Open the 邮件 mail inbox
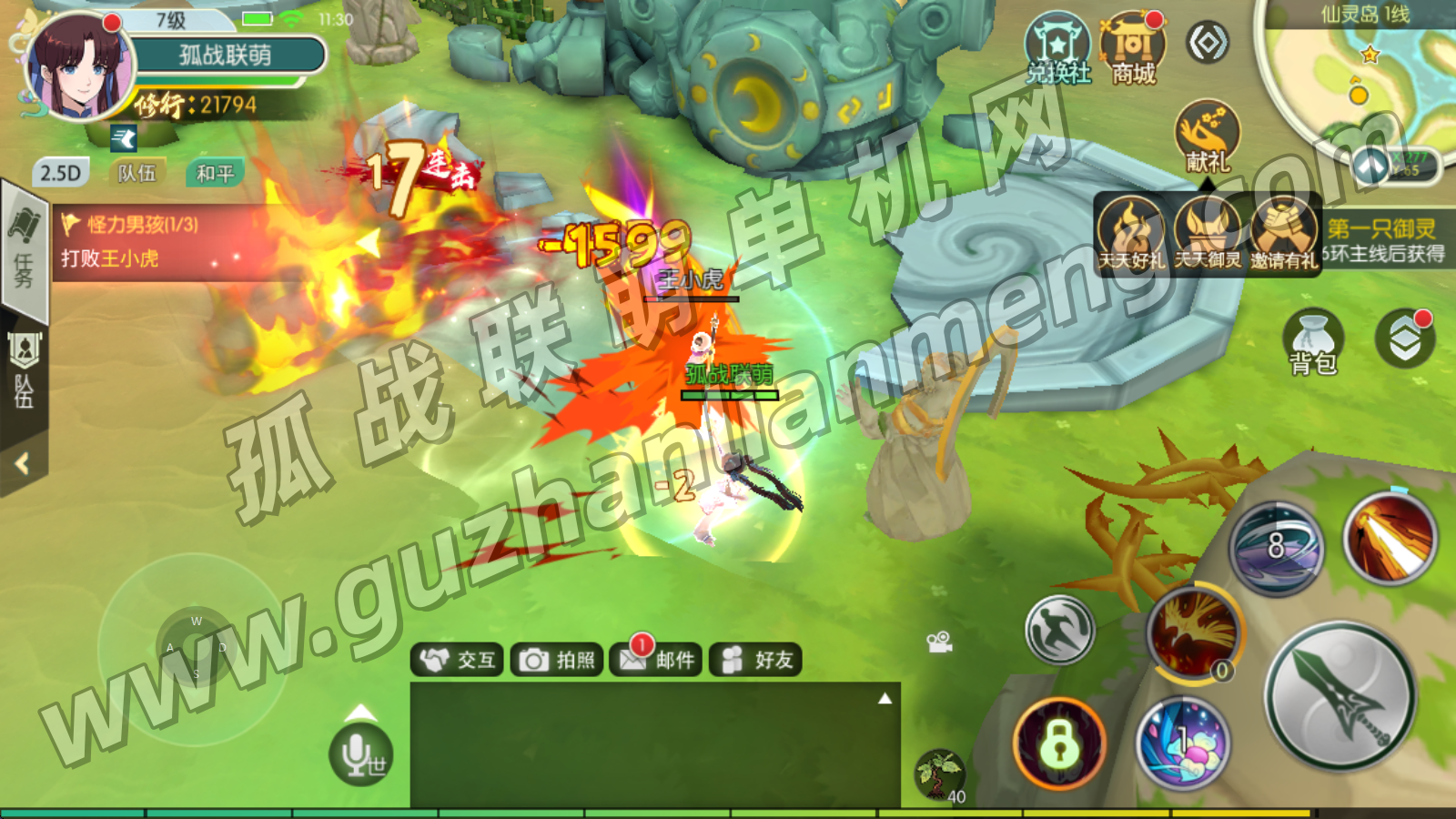 [x=657, y=660]
